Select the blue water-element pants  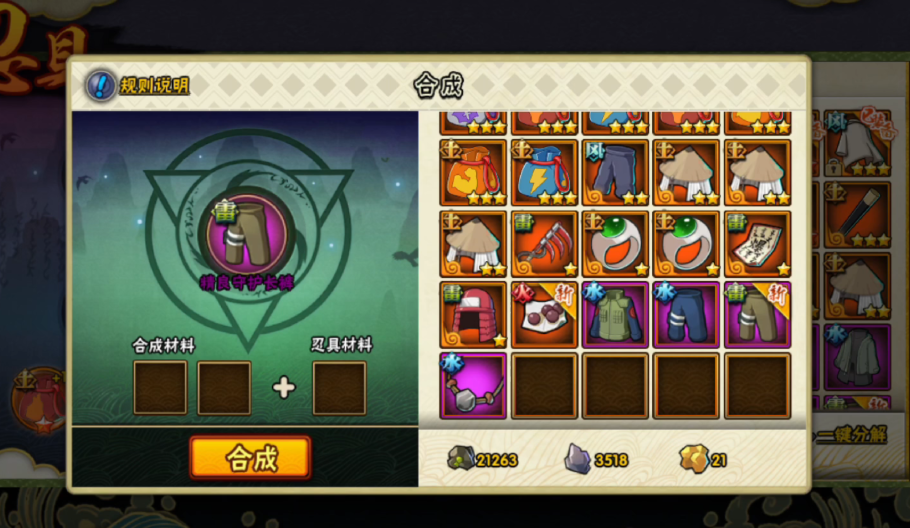[x=686, y=315]
